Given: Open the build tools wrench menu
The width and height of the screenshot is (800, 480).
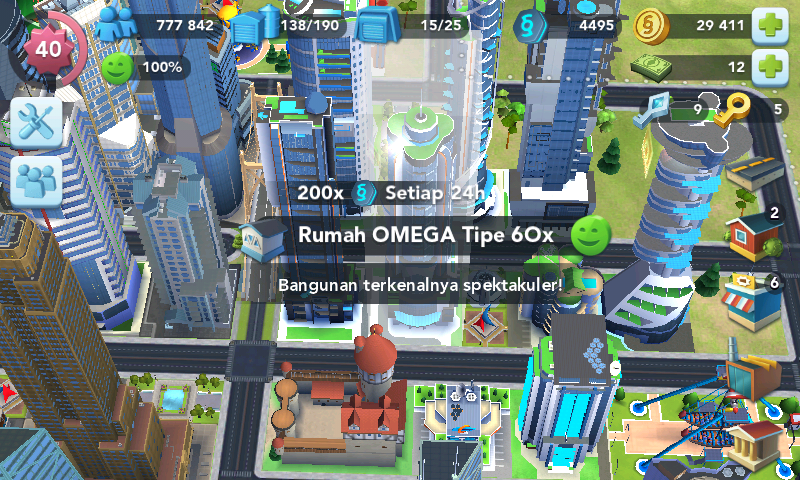Looking at the screenshot, I should tap(37, 123).
